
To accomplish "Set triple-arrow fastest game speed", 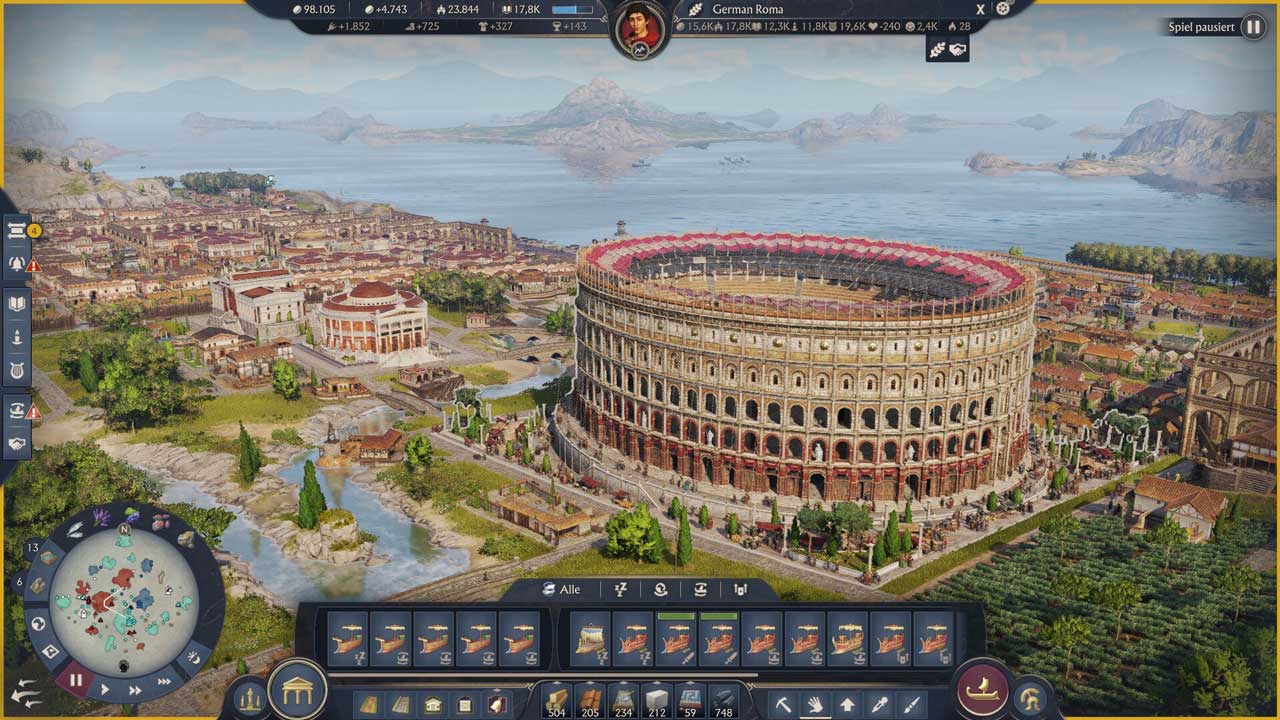I will (163, 681).
